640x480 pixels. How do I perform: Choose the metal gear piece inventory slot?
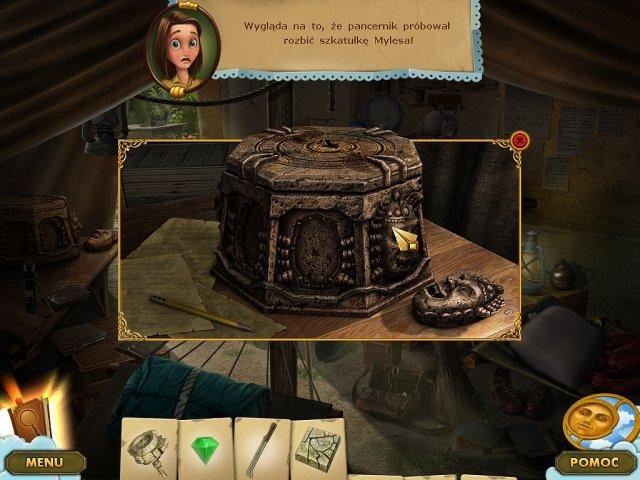tap(148, 446)
